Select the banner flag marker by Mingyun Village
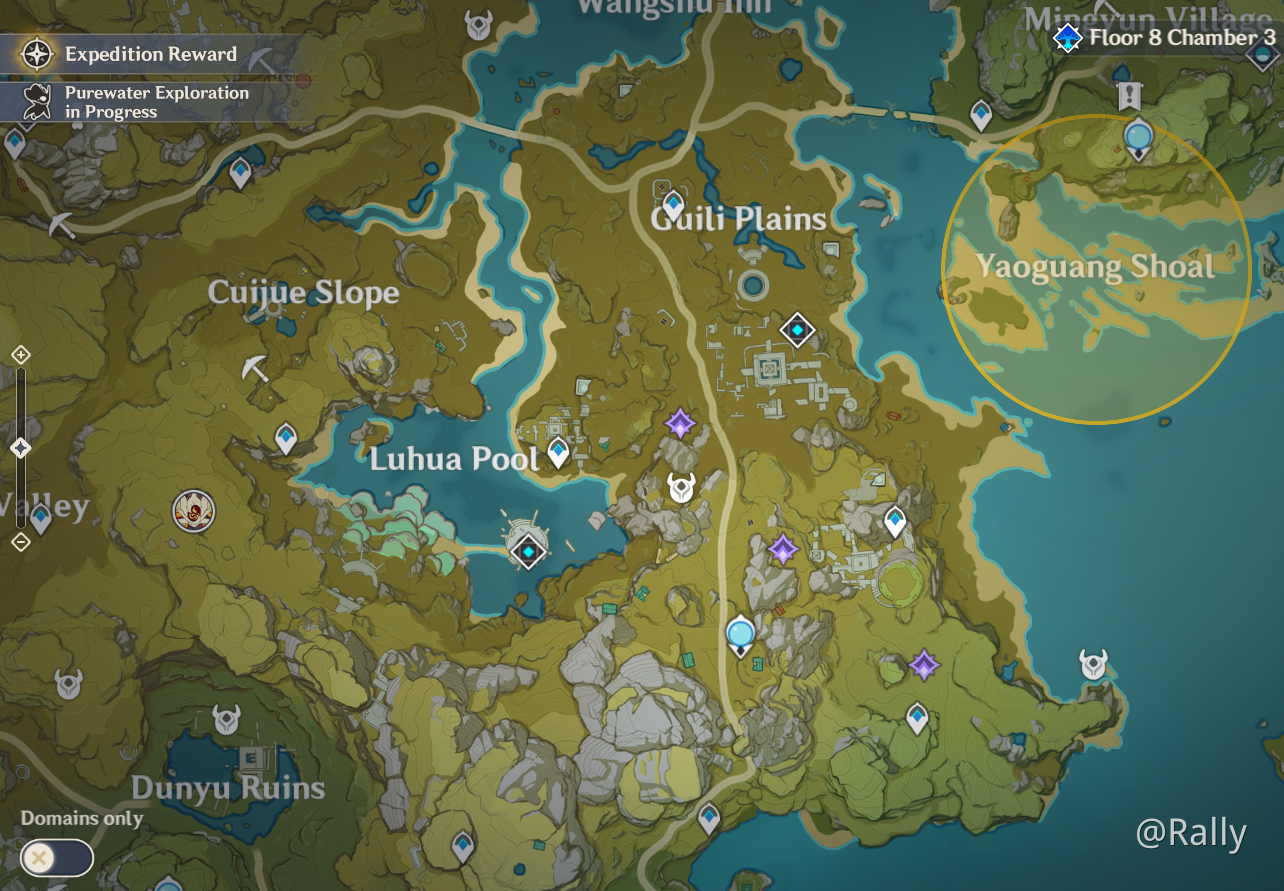 click(x=1130, y=95)
